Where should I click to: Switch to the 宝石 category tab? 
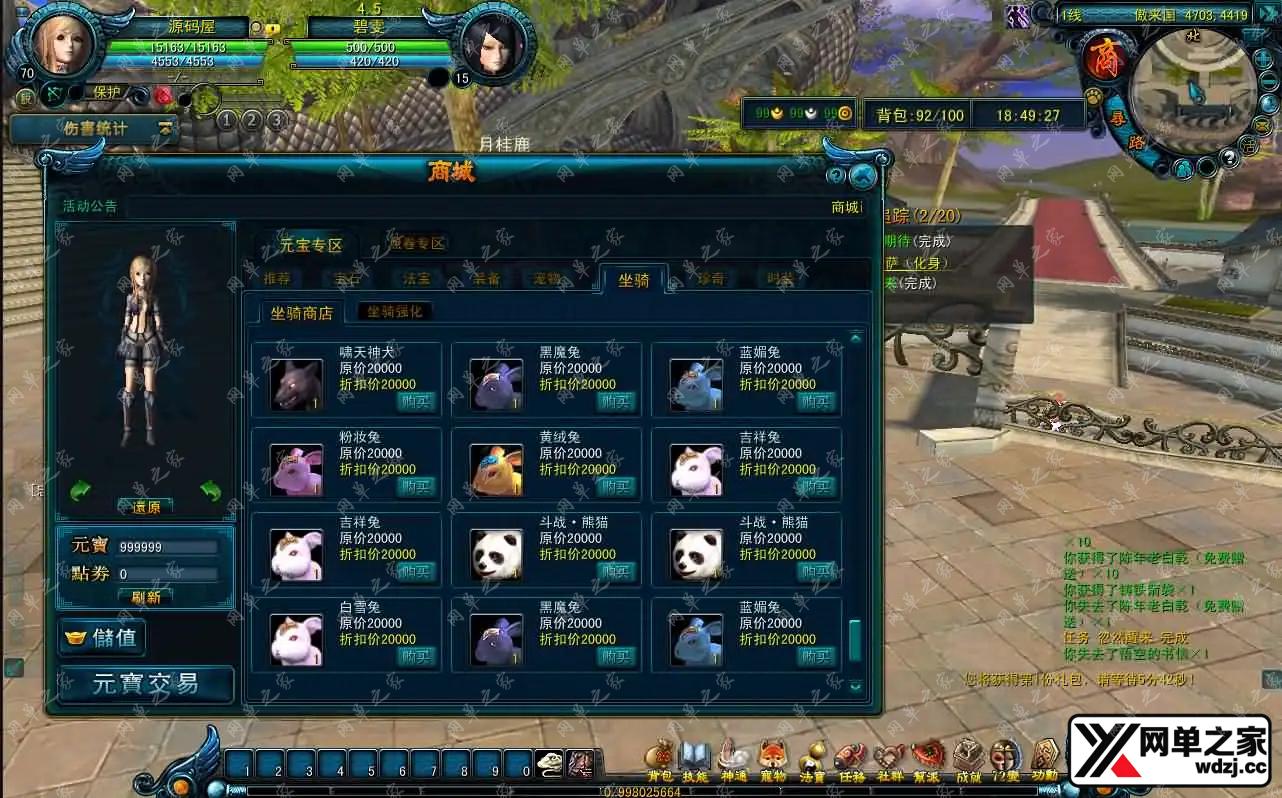pos(347,280)
